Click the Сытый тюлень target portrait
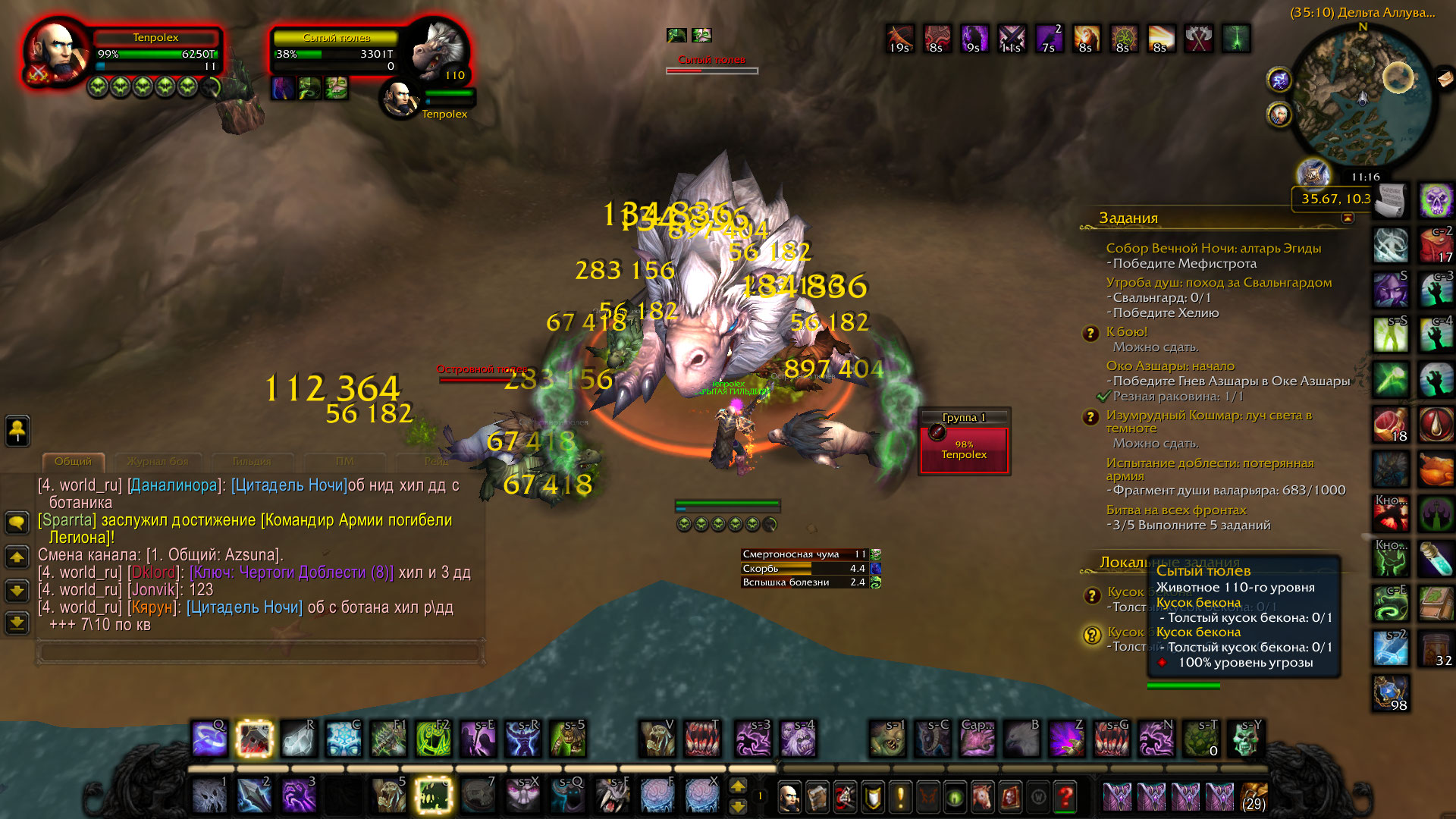This screenshot has height=819, width=1456. click(x=438, y=50)
